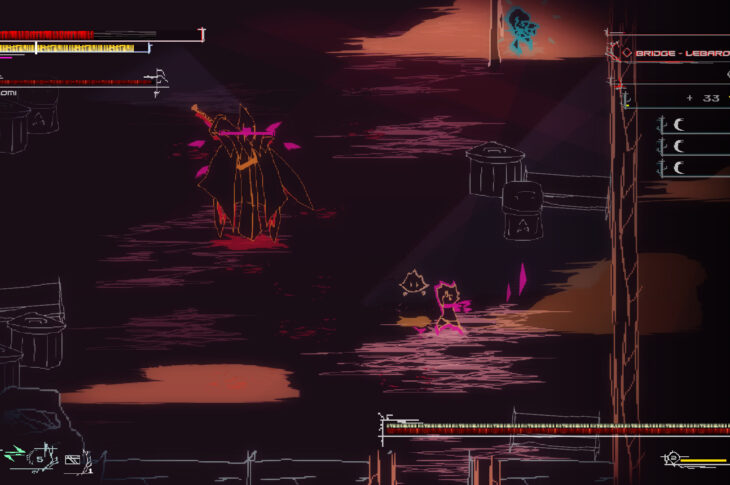This screenshot has height=485, width=730.
Task: Click the small striped card item icon
Action: 72,460
